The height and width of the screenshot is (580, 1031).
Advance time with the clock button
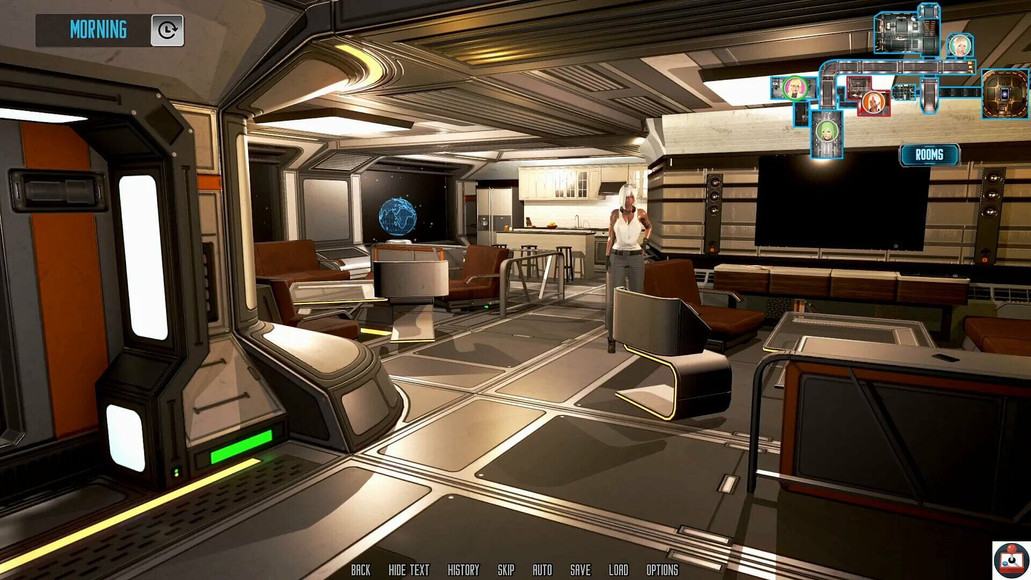click(167, 30)
